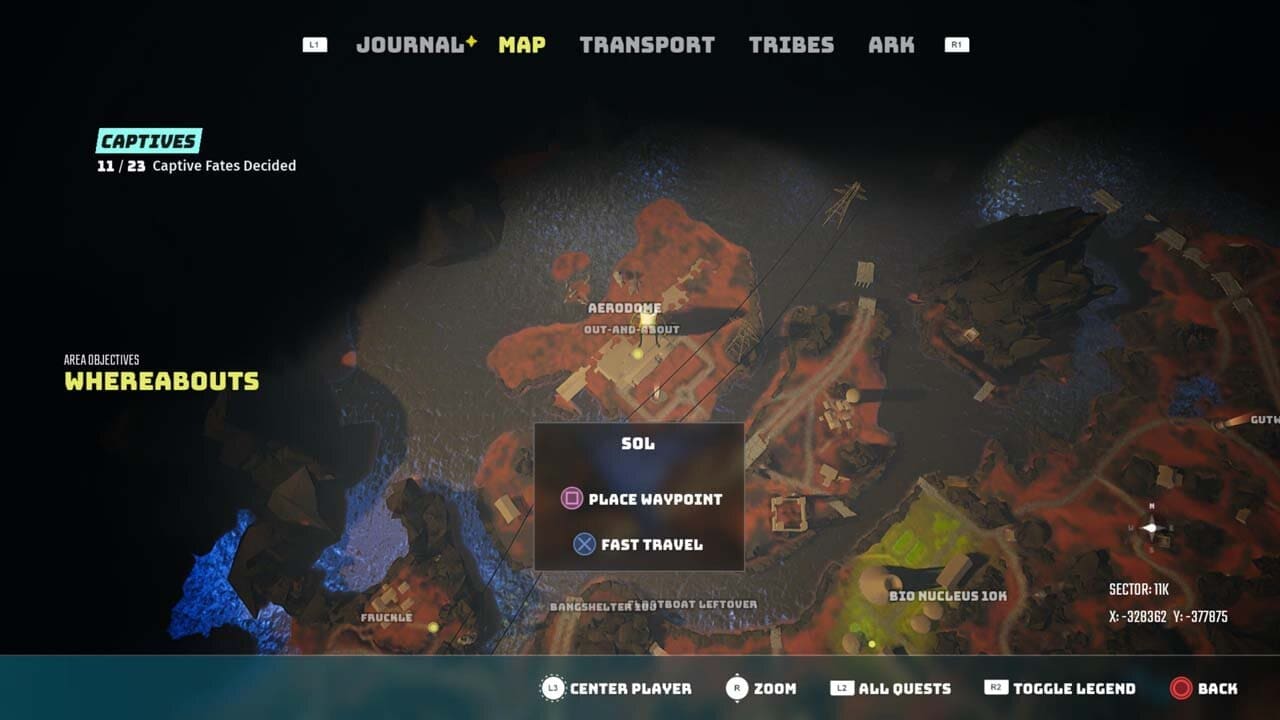The height and width of the screenshot is (720, 1280).
Task: Choose Place Waypoint in the Sol popup
Action: [641, 499]
